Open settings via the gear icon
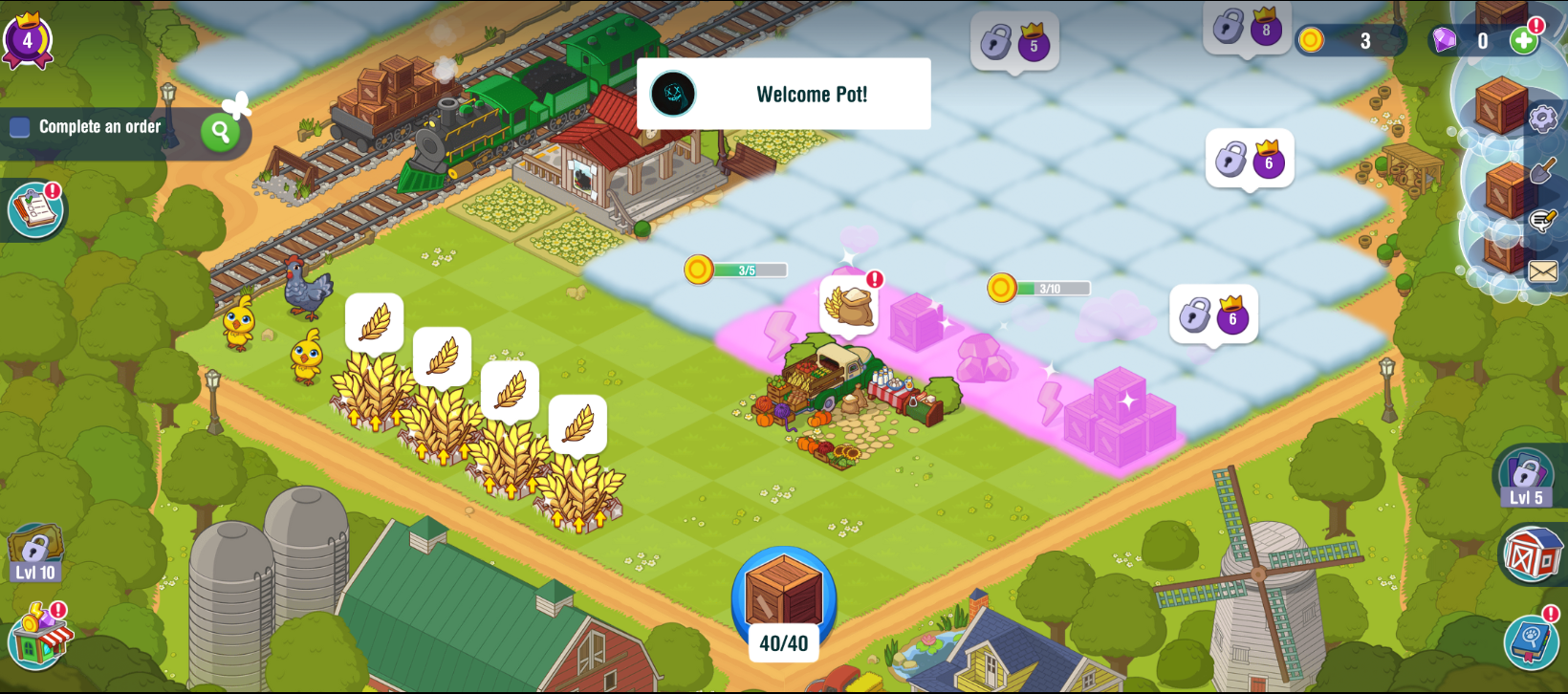 click(x=1542, y=119)
